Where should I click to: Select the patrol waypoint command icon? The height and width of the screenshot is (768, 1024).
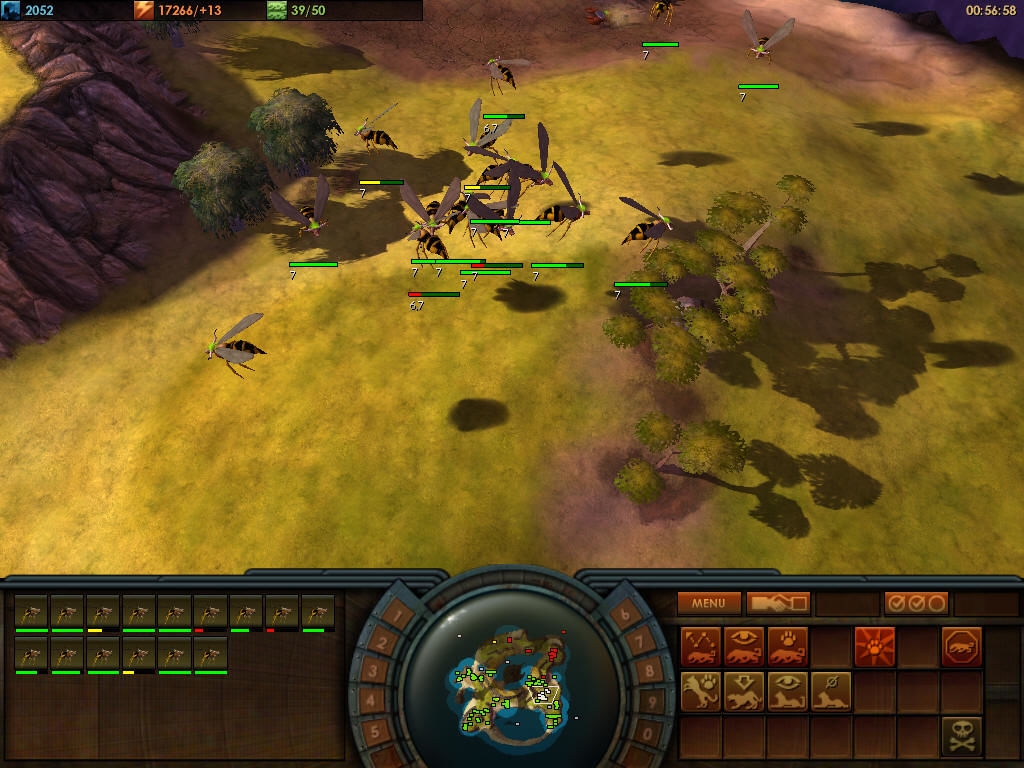701,647
